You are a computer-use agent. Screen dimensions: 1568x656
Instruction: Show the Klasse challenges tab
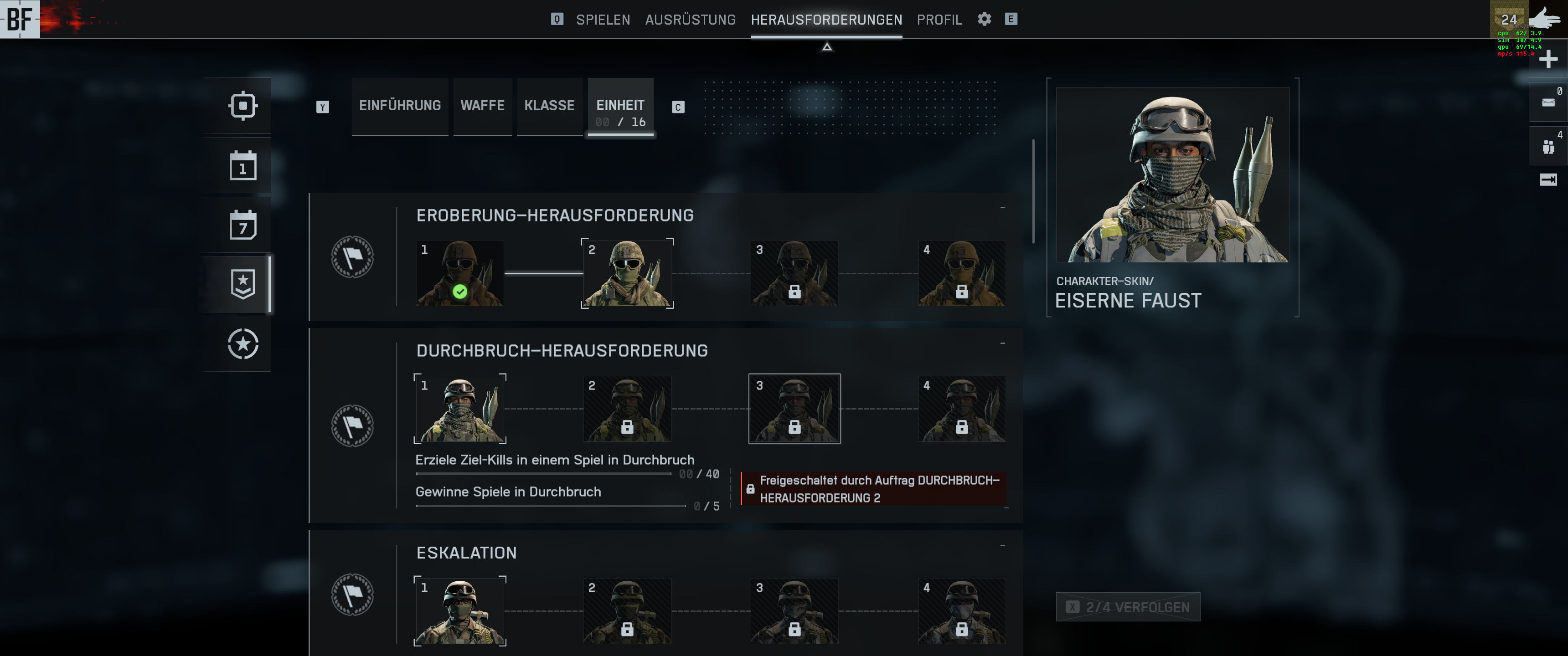point(549,106)
